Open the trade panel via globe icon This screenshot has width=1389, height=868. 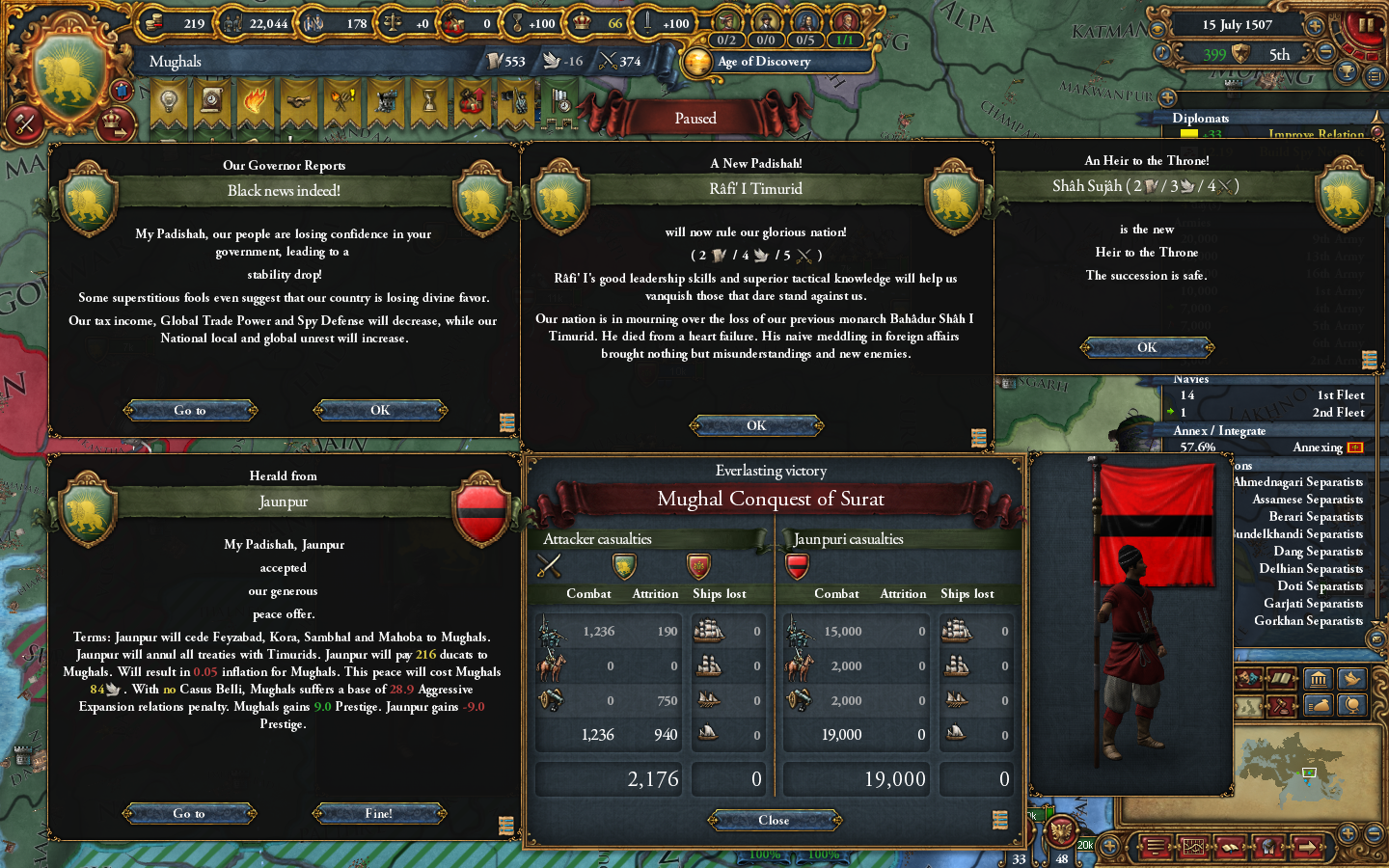[1352, 706]
